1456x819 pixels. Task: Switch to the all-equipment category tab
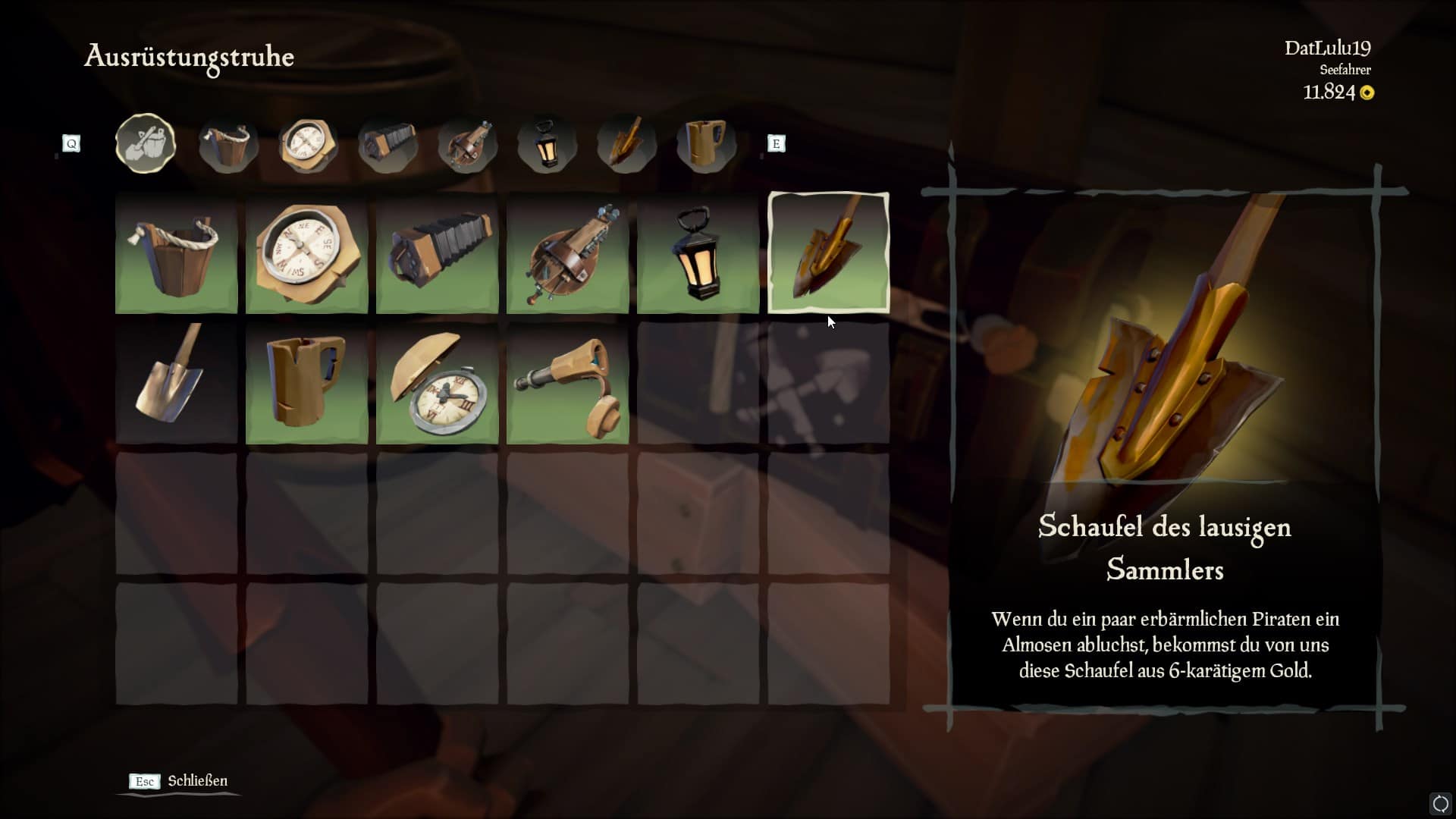[x=146, y=143]
